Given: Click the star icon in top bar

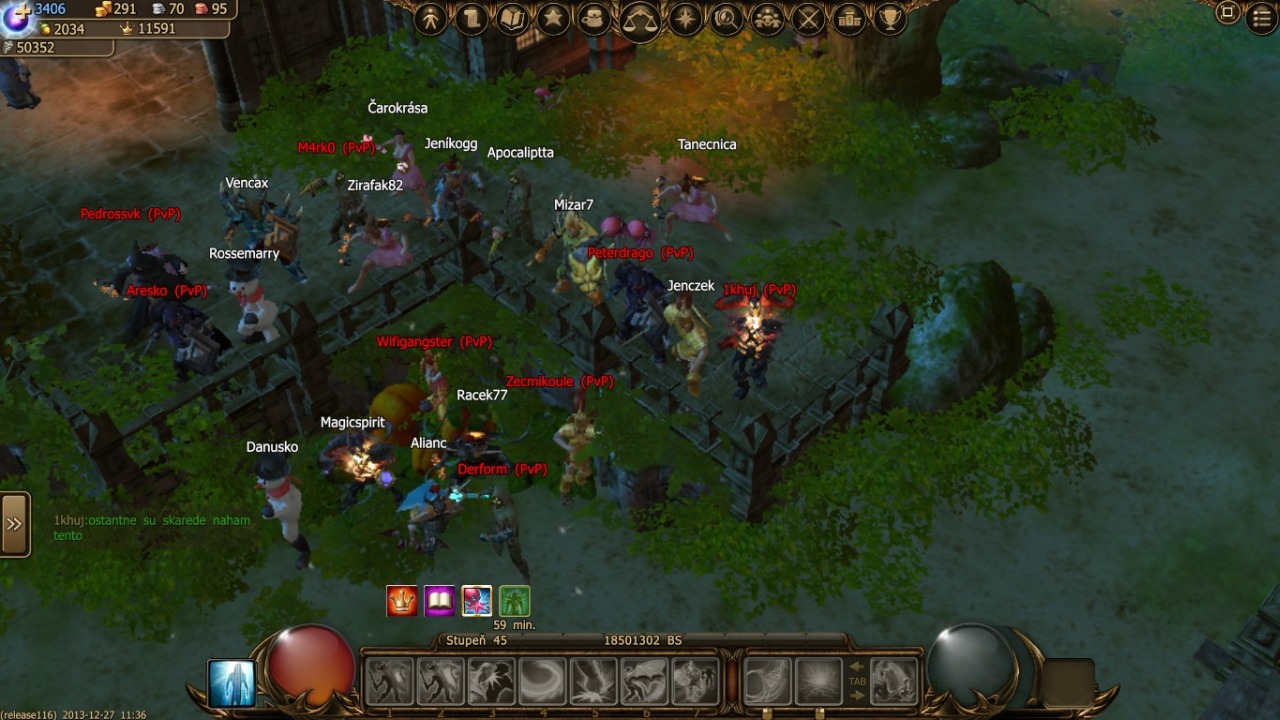Looking at the screenshot, I should click(x=553, y=18).
